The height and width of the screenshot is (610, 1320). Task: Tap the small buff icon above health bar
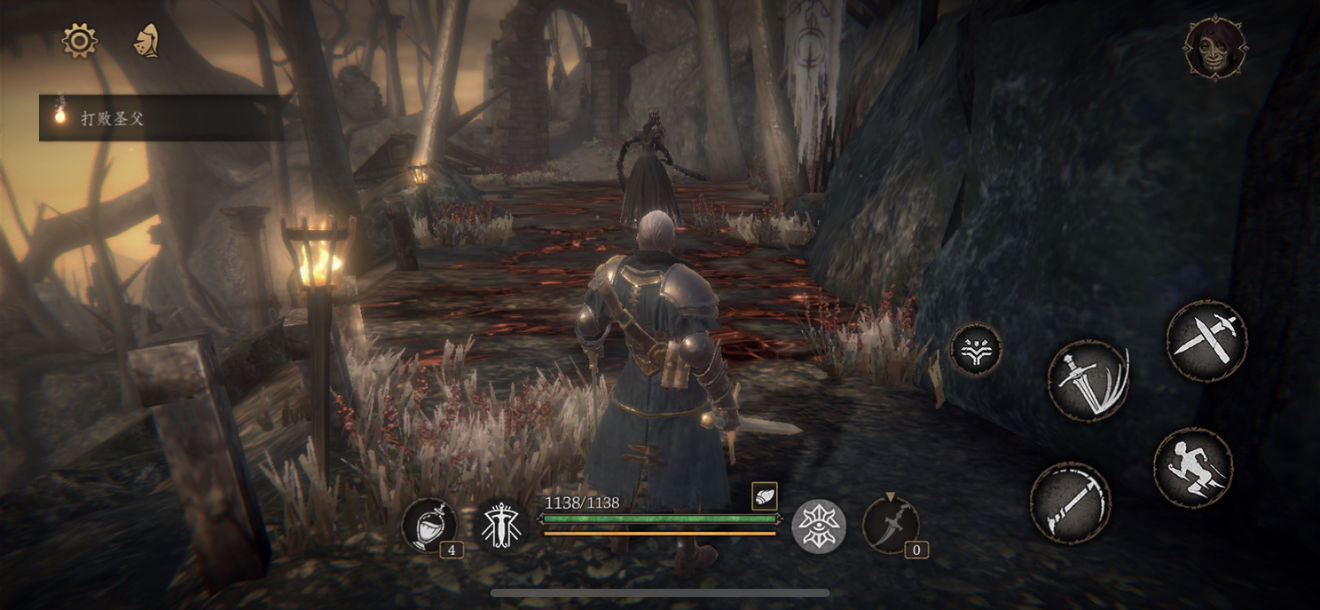tap(764, 495)
